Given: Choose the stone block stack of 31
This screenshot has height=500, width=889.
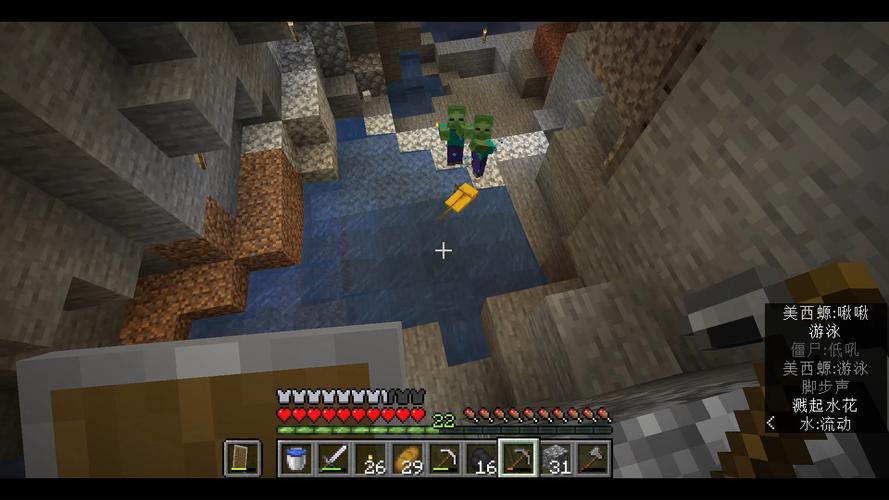Looking at the screenshot, I should (x=555, y=458).
